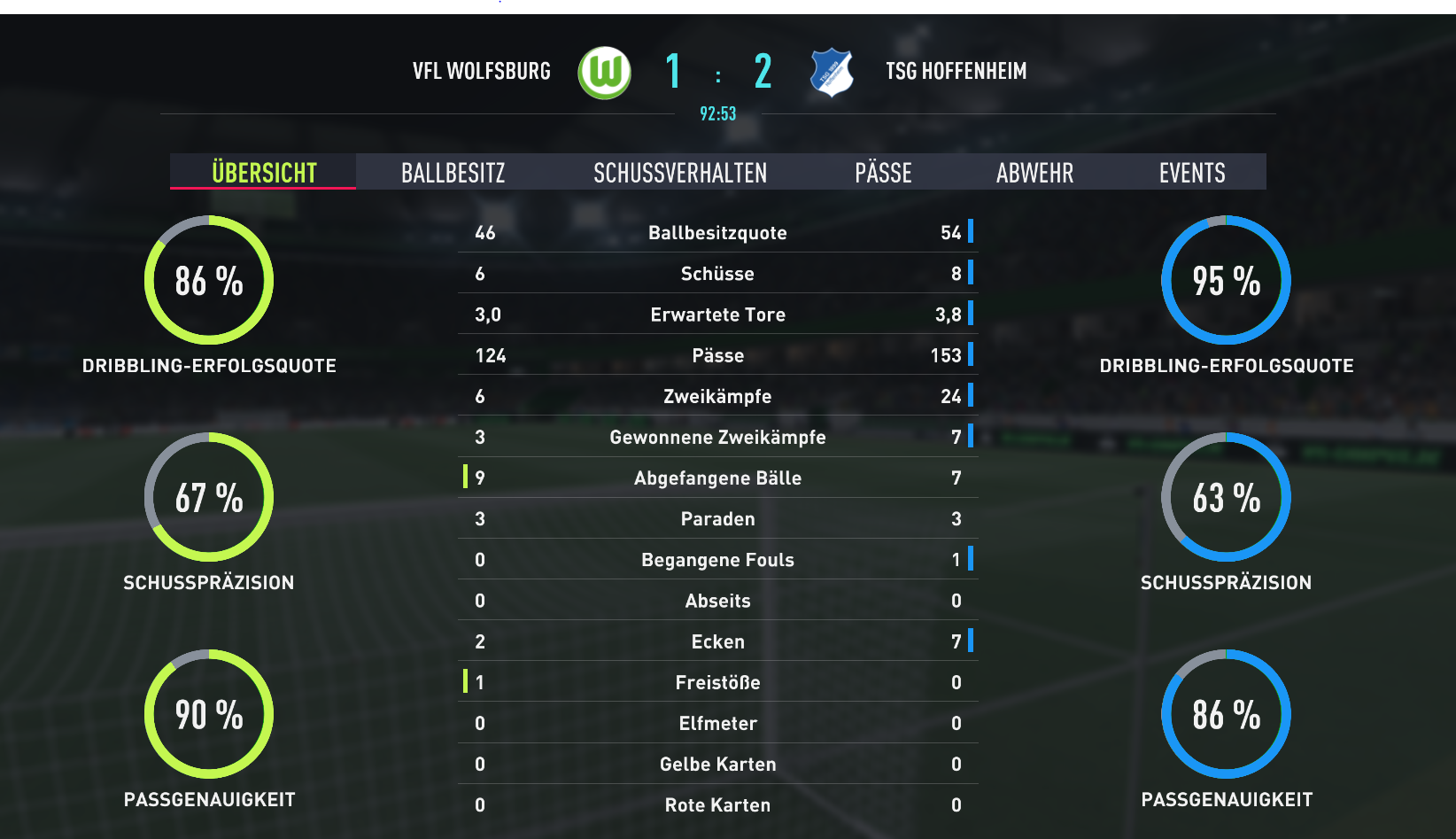Select the Übersicht tab
Viewport: 1456px width, 839px height.
pyautogui.click(x=264, y=172)
